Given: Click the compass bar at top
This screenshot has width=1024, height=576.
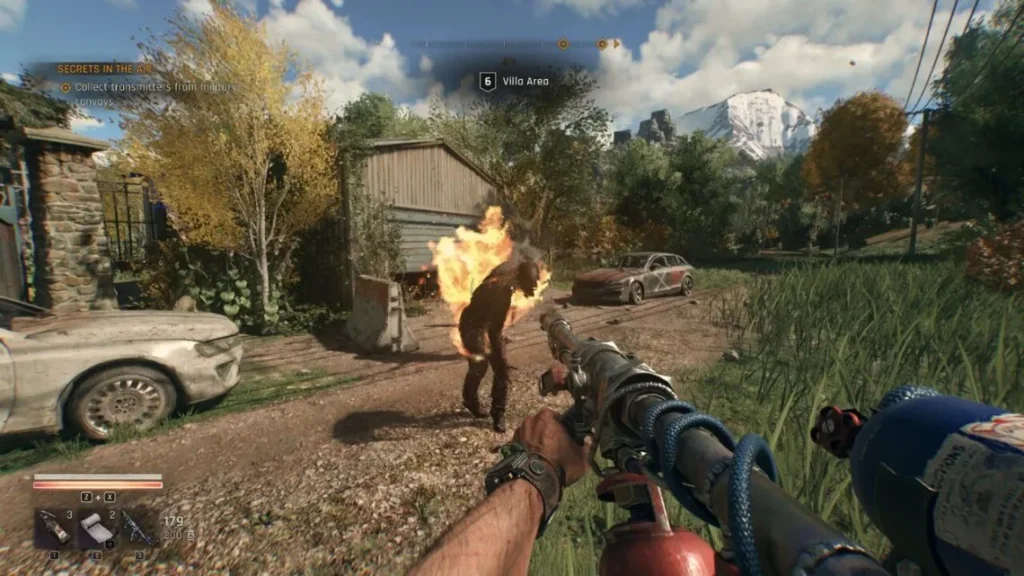Looking at the screenshot, I should coord(518,44).
